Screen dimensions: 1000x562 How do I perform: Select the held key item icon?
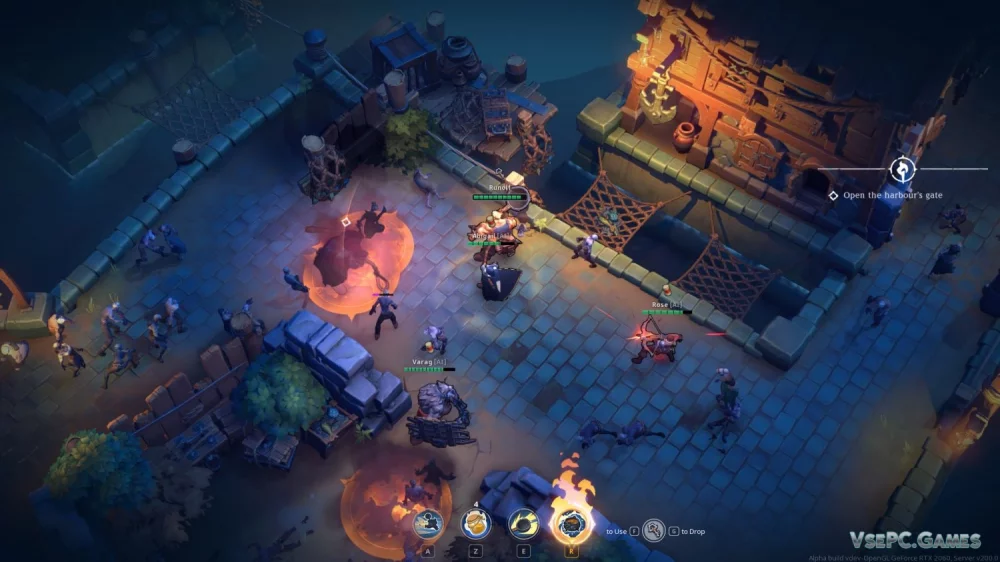click(x=654, y=530)
